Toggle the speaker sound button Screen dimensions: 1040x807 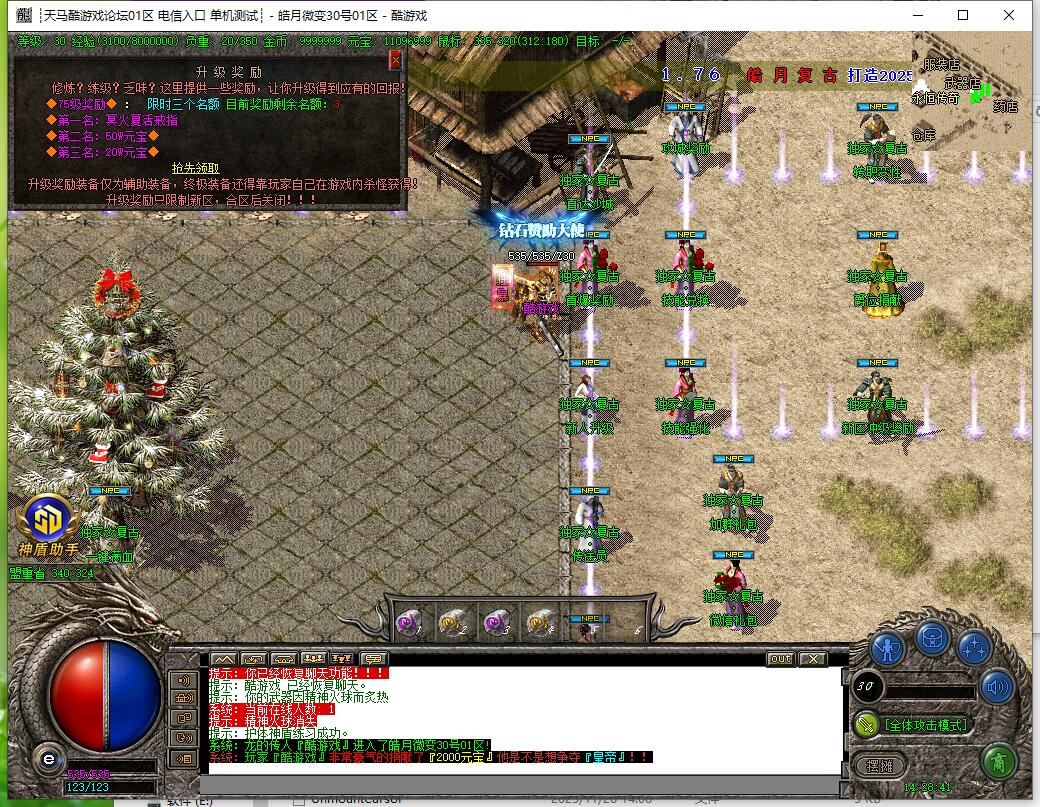(997, 687)
